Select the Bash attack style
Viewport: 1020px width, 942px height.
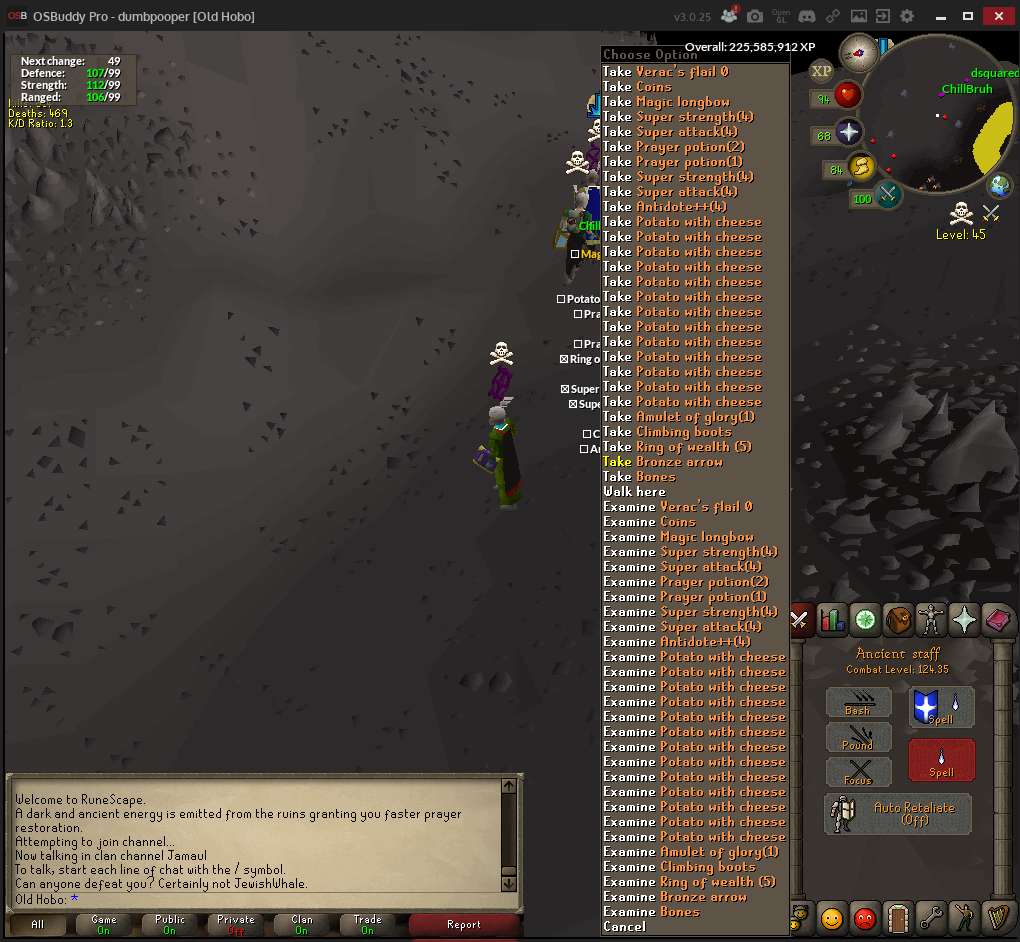(x=858, y=703)
